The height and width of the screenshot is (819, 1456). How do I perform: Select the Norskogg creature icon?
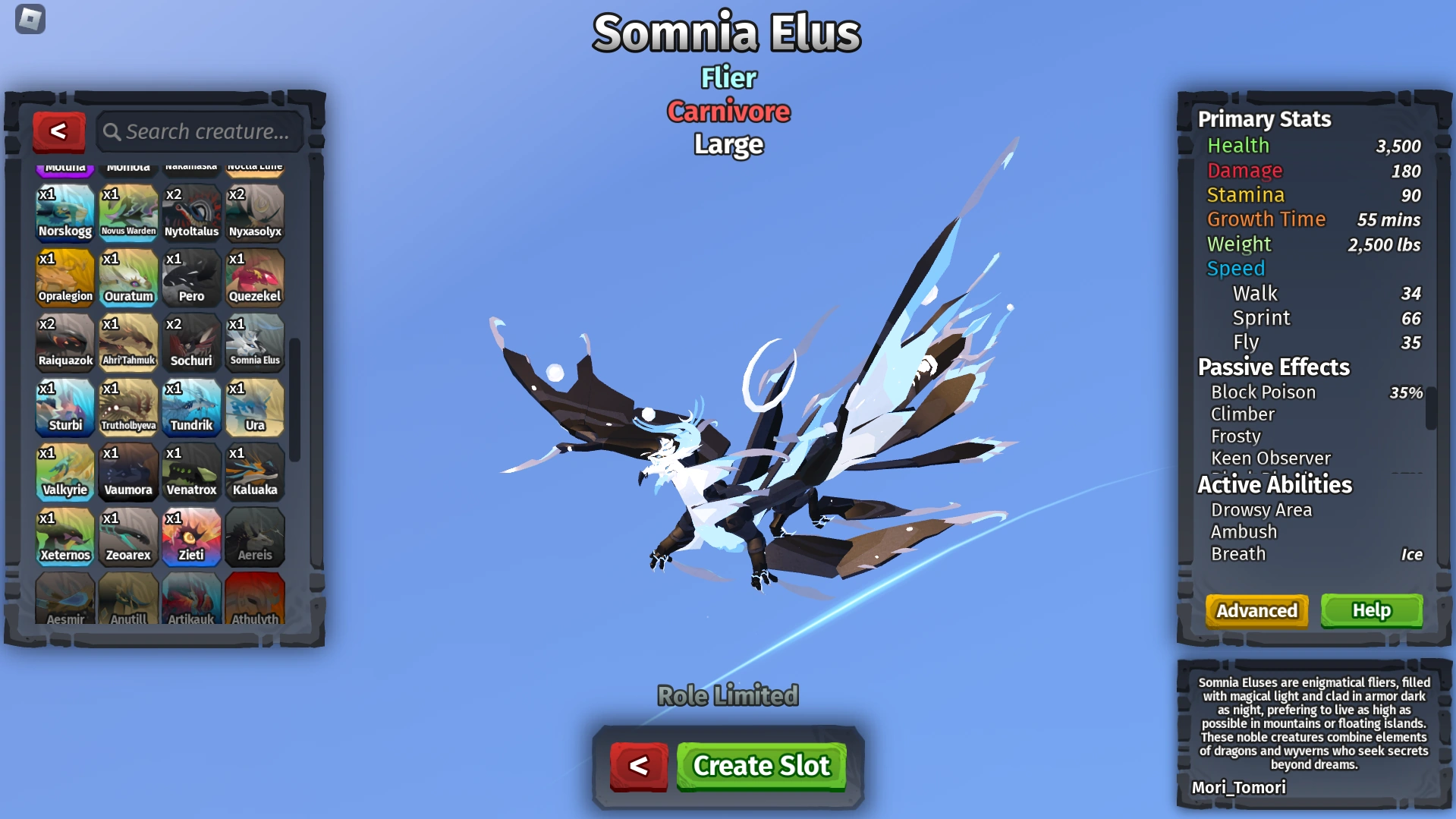pos(64,213)
